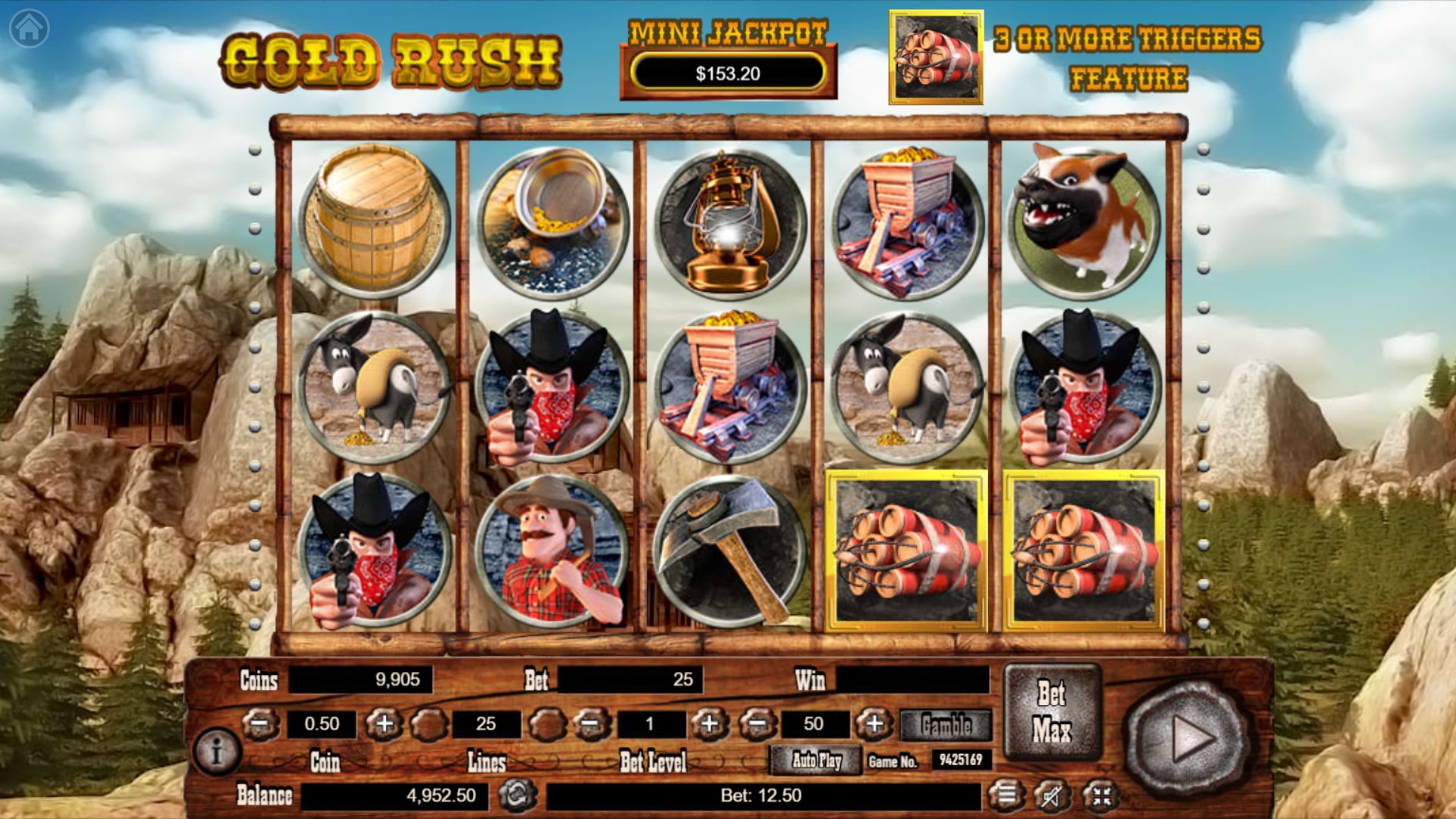The width and height of the screenshot is (1456, 819).
Task: Decrease the auto play count of 50
Action: click(758, 724)
